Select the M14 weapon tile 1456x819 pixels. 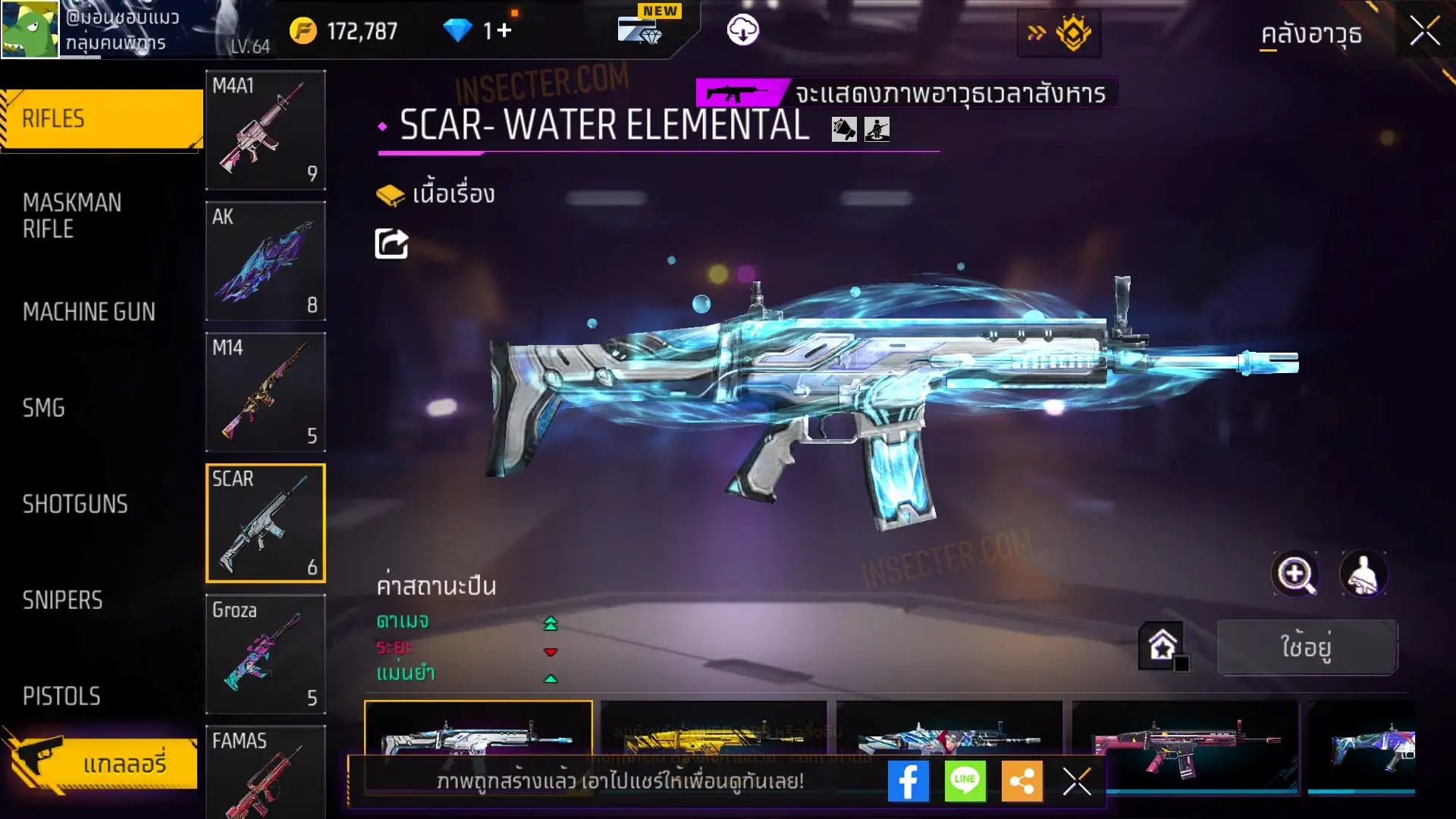(265, 392)
